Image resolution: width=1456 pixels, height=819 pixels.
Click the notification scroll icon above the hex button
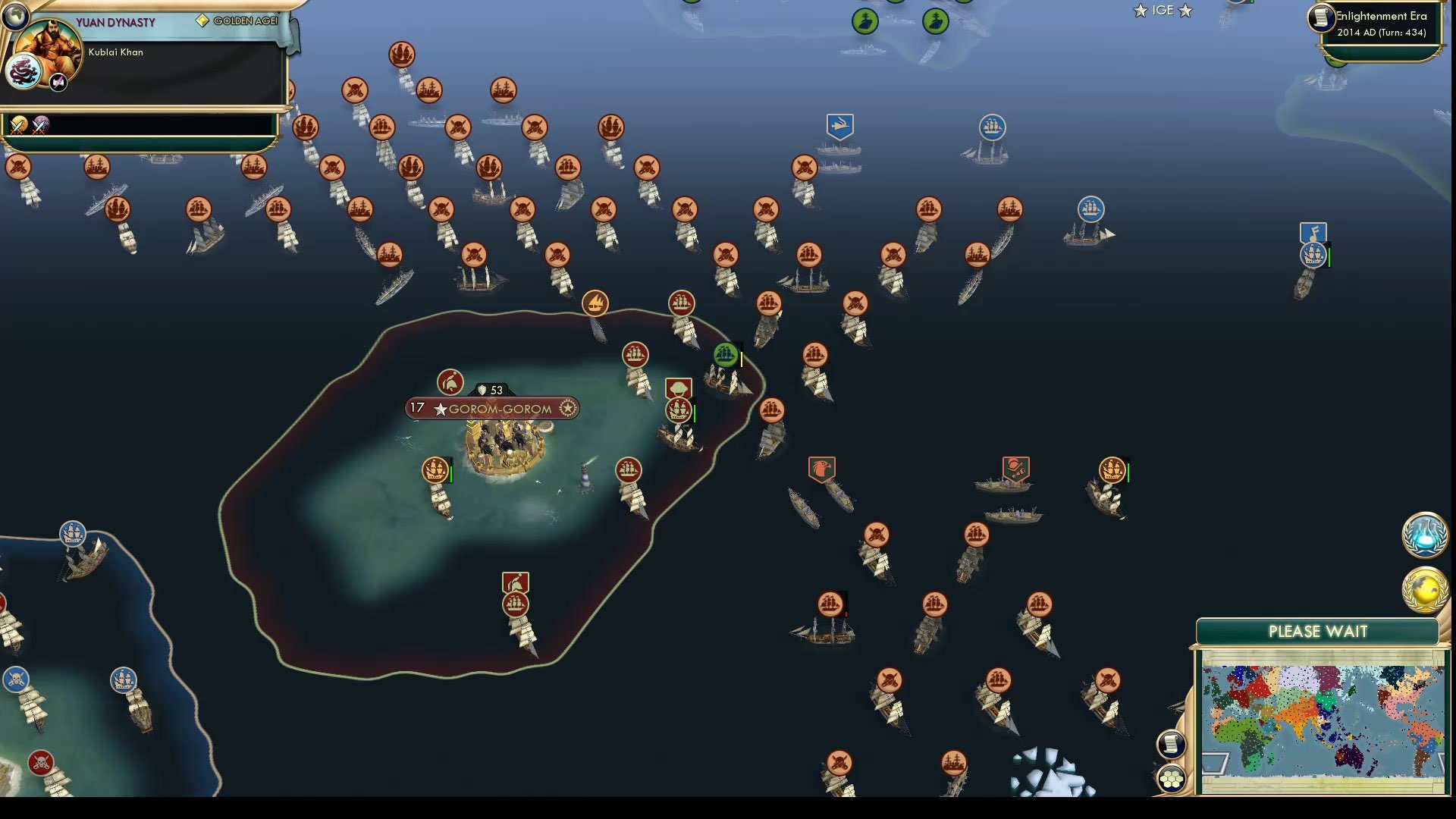click(1171, 744)
